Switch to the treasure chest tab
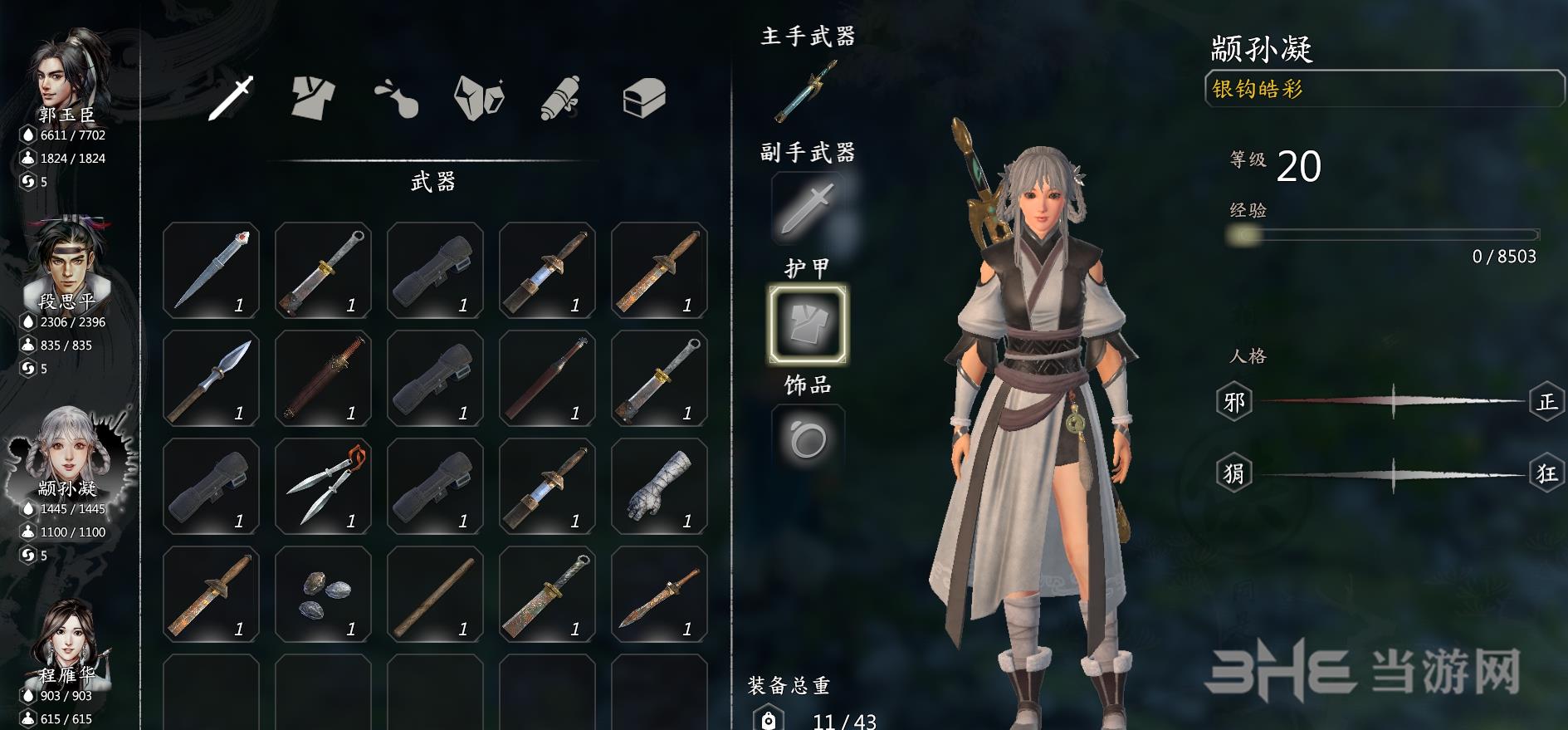Viewport: 1568px width, 730px height. pyautogui.click(x=644, y=99)
